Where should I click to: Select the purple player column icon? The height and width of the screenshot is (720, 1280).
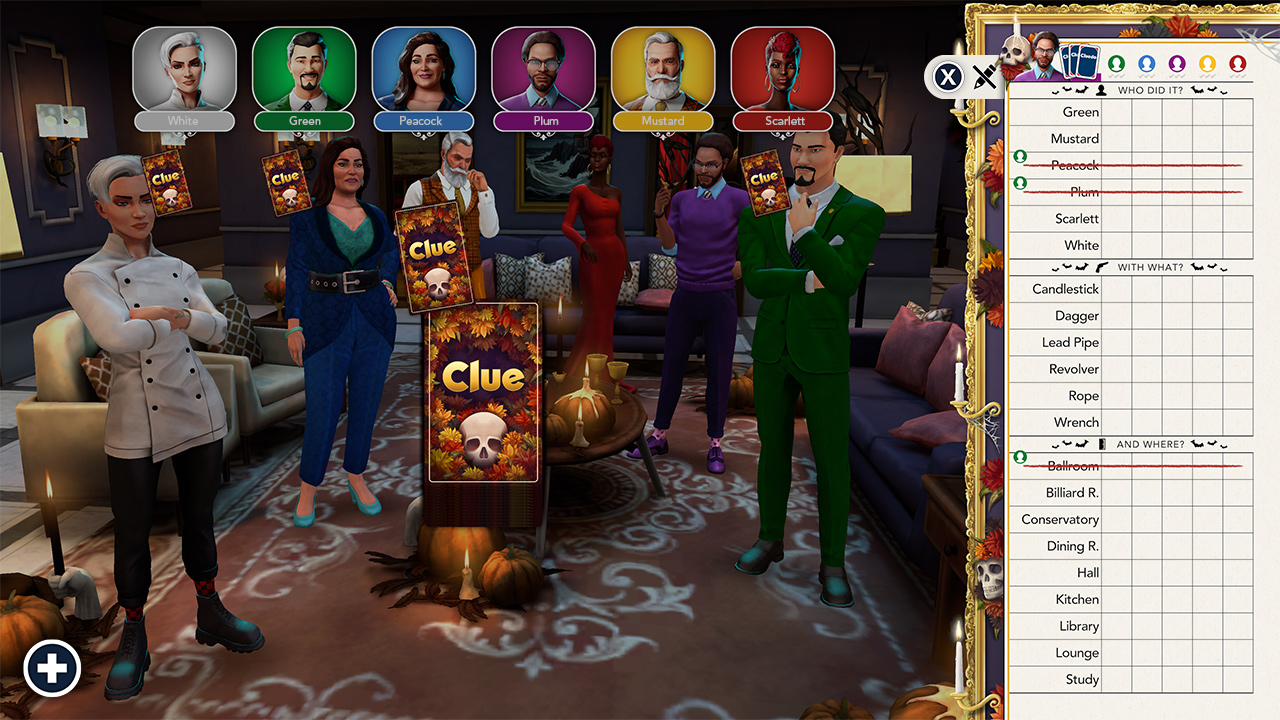coord(1176,63)
